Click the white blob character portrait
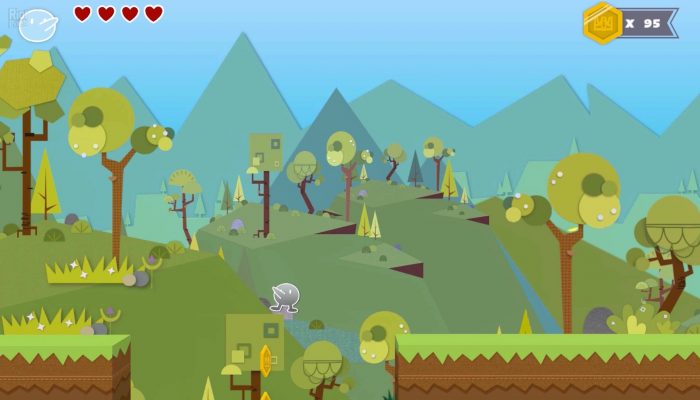The image size is (700, 400). click(x=38, y=24)
